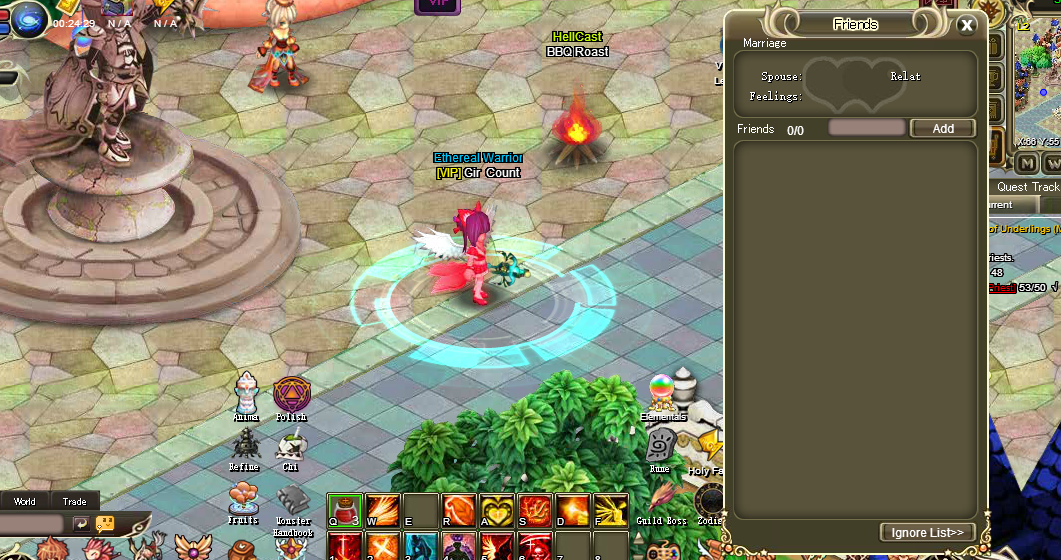Activate the skill in hotbar slot W
The height and width of the screenshot is (560, 1061).
click(383, 510)
